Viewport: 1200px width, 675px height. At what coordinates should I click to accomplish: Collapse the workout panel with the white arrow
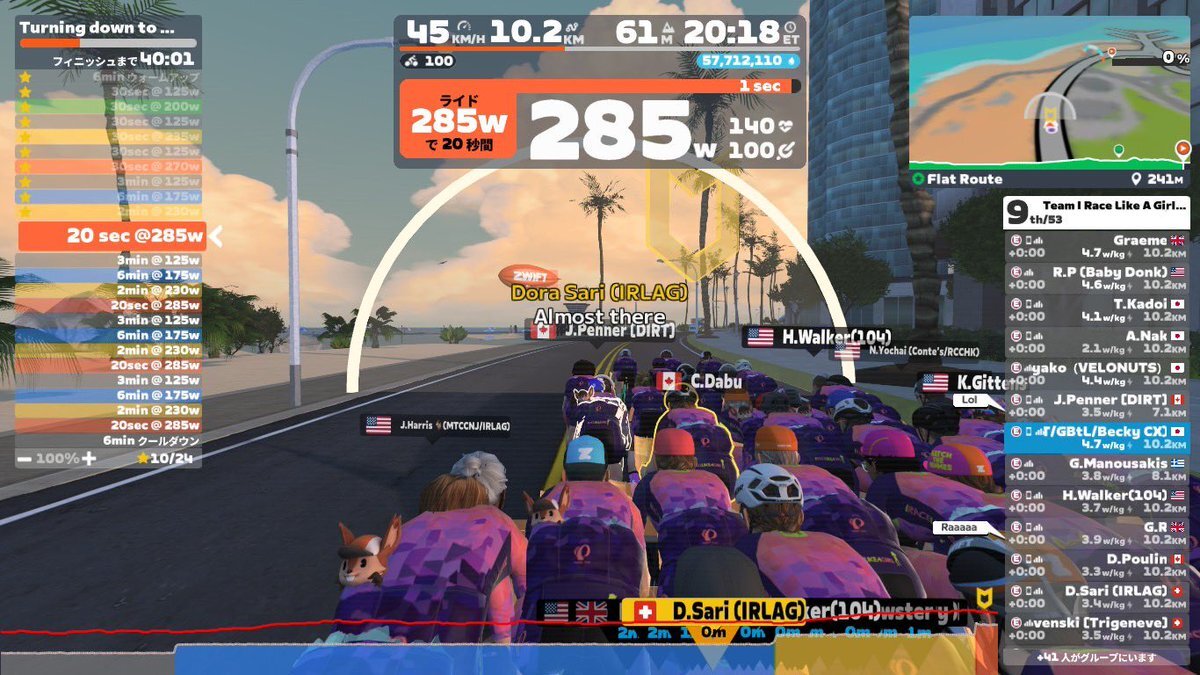214,237
